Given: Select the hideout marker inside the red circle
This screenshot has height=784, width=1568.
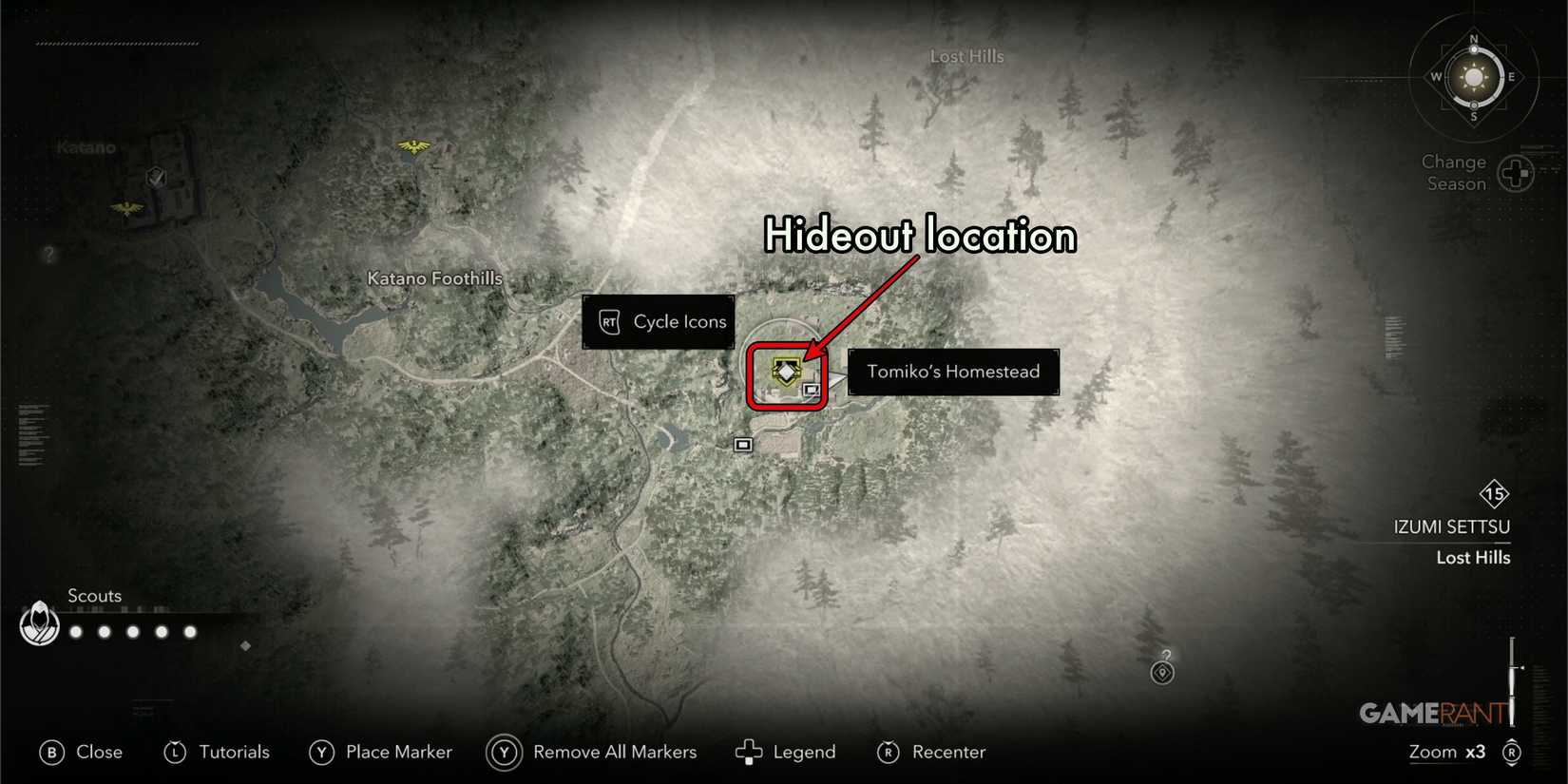Looking at the screenshot, I should (785, 373).
